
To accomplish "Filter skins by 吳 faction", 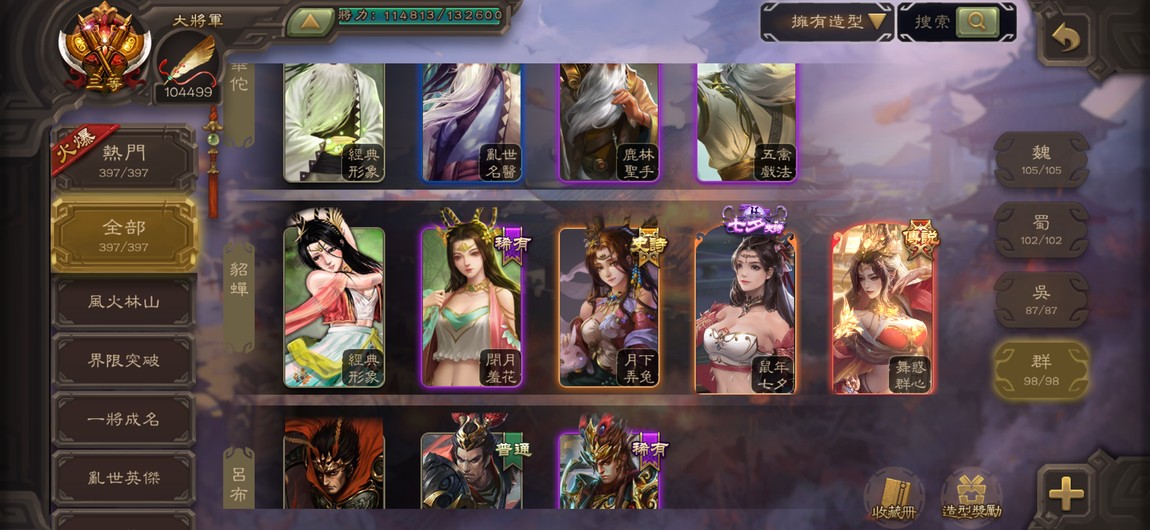I will pos(1041,300).
